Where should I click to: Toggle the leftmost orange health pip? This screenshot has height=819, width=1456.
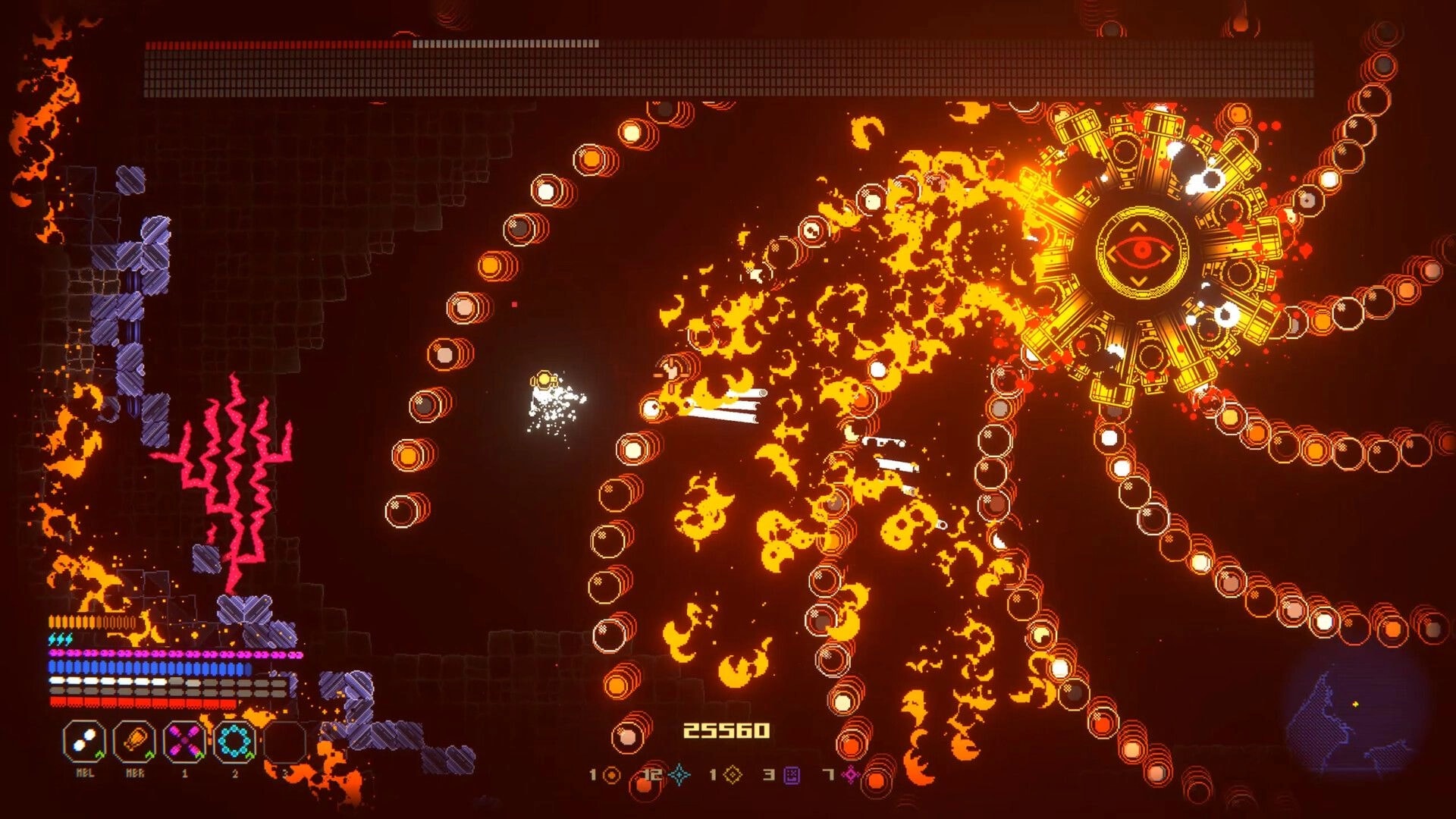51,621
